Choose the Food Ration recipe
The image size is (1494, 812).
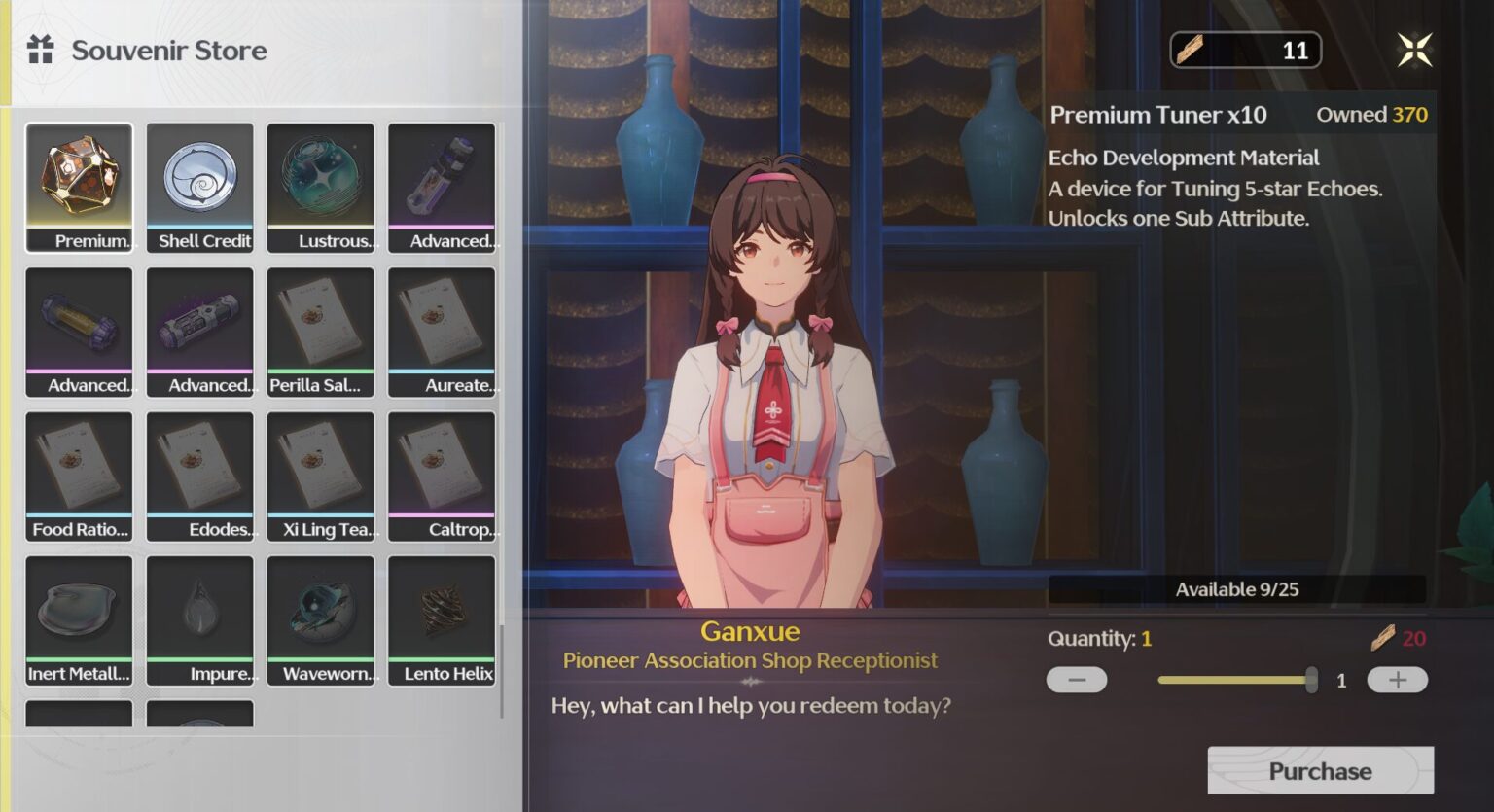(80, 476)
